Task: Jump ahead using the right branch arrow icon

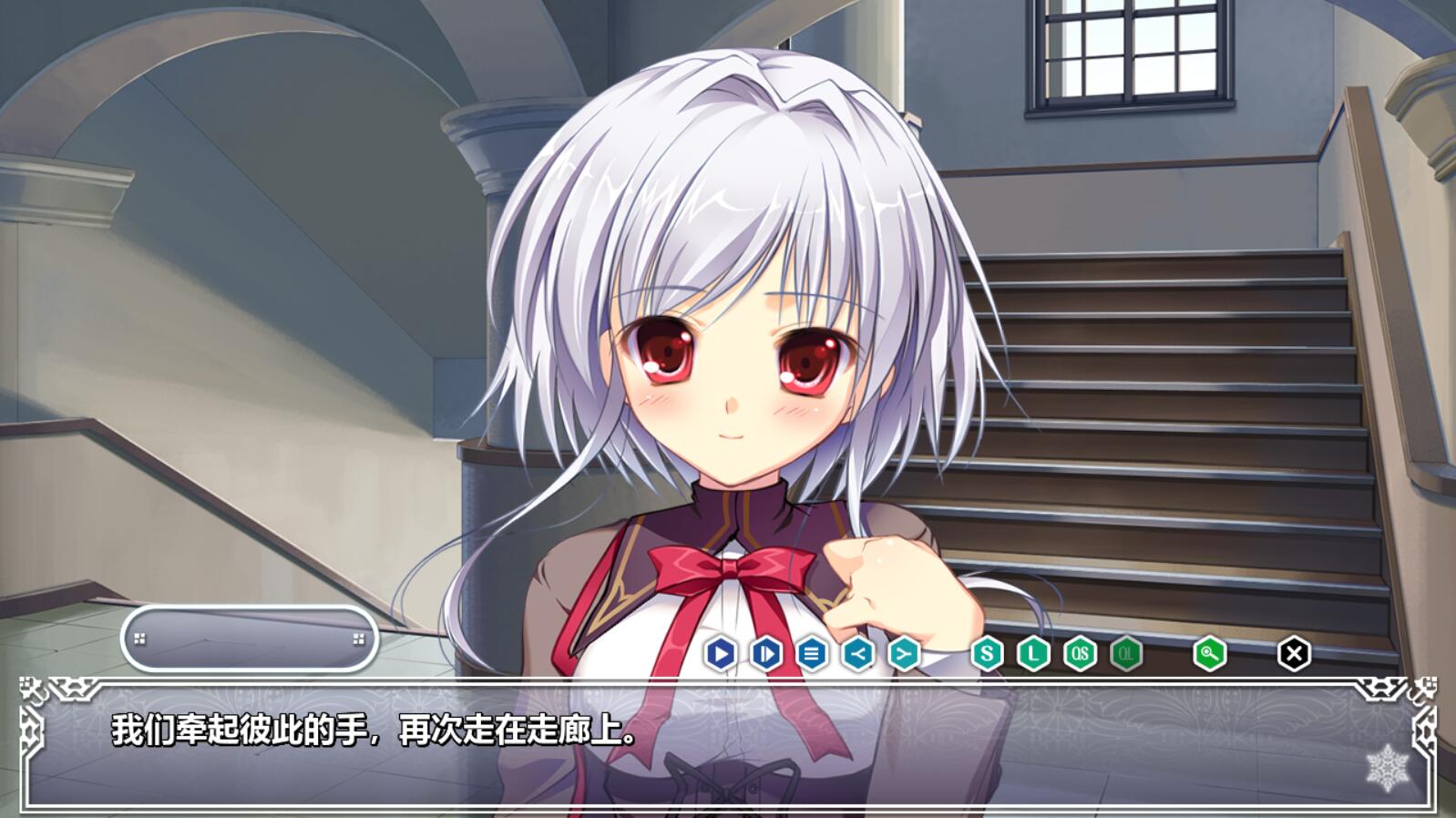Action: click(904, 653)
